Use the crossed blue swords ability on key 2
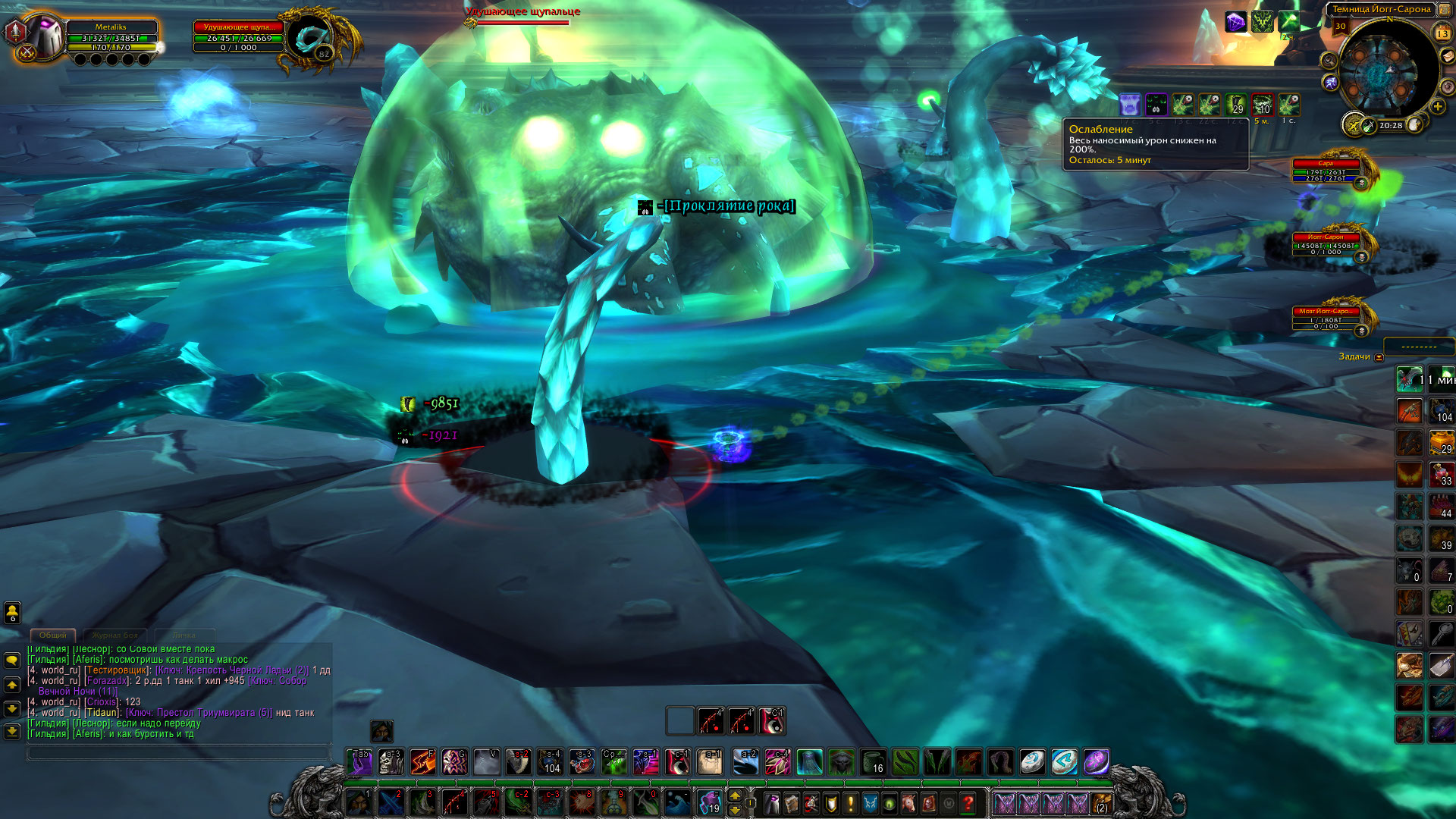This screenshot has width=1456, height=819. click(391, 802)
